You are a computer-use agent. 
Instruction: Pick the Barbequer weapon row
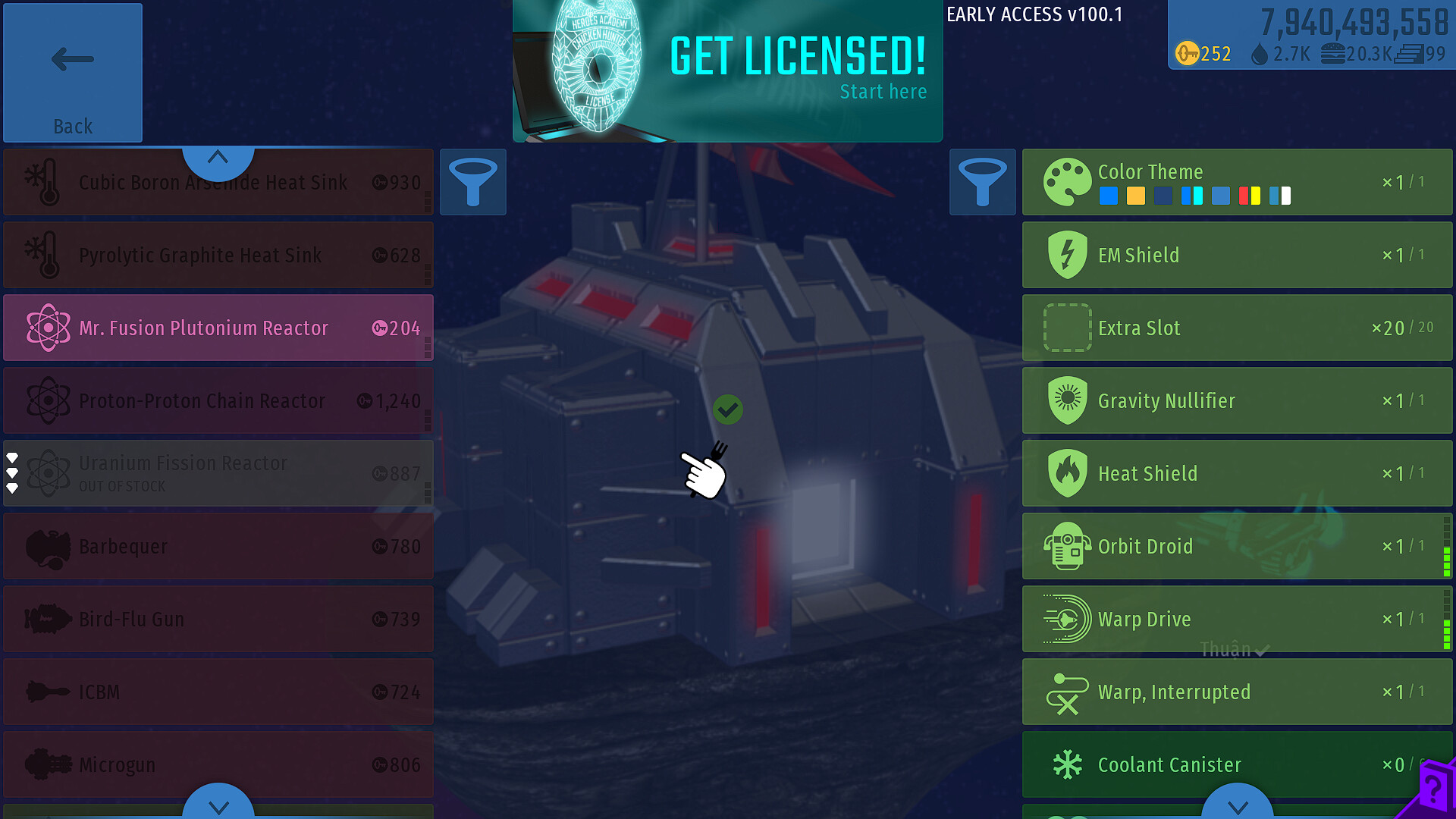(218, 546)
